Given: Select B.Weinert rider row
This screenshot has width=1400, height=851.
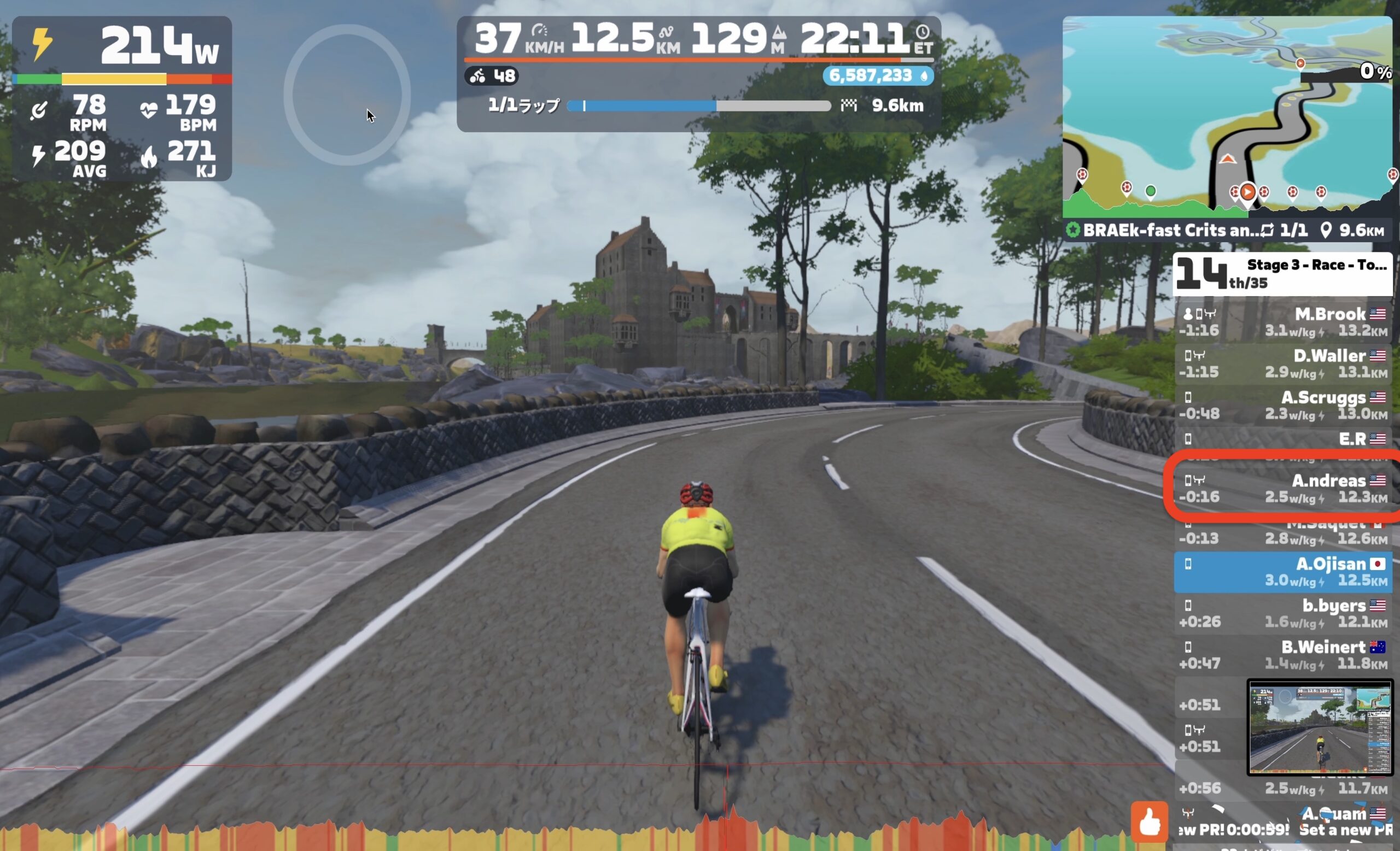Looking at the screenshot, I should tap(1283, 655).
